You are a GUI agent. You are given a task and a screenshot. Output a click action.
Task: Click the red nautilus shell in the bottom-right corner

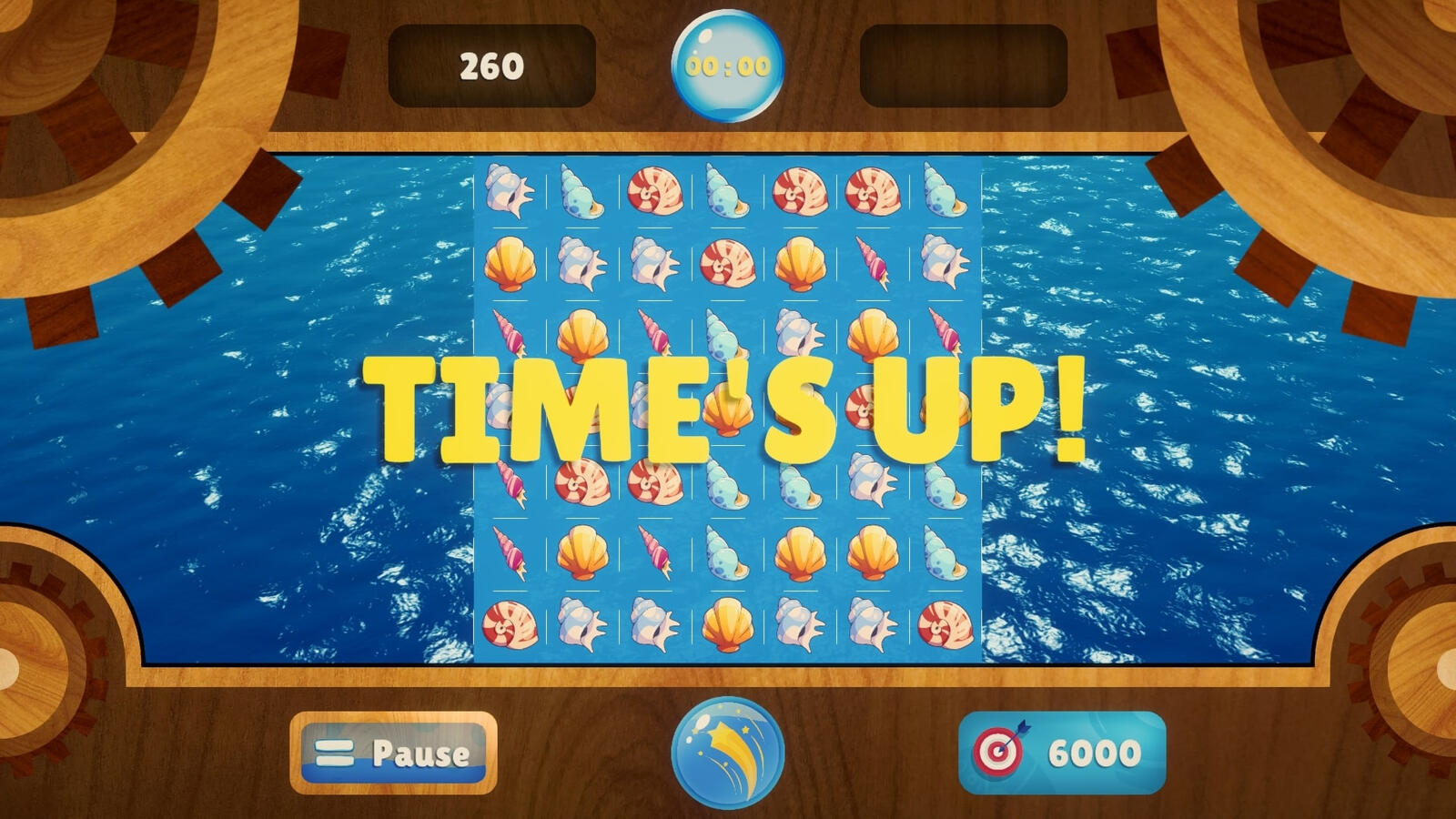(x=946, y=628)
